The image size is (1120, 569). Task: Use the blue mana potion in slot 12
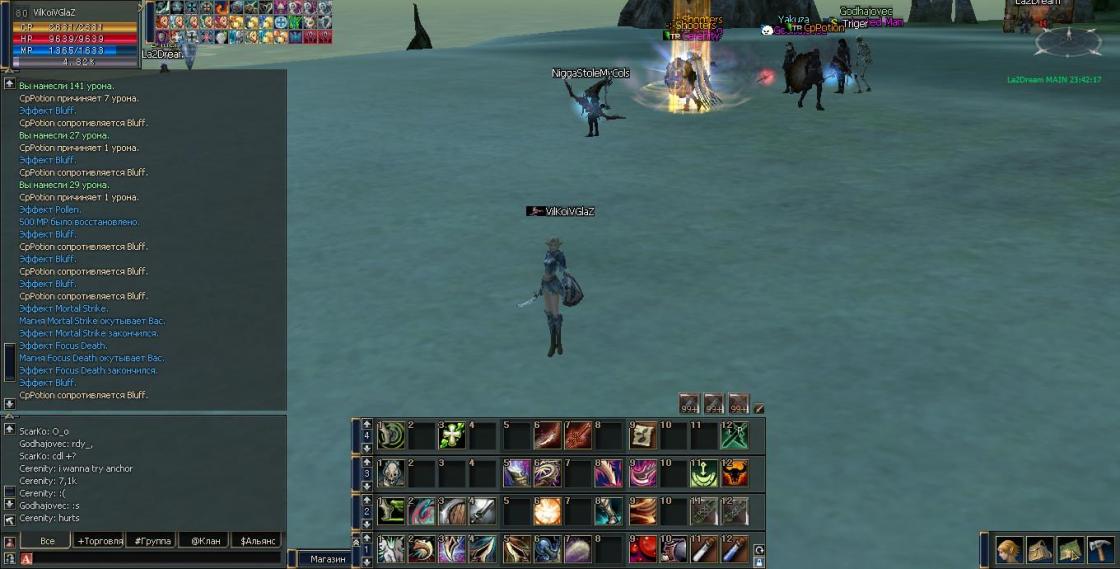pos(735,548)
